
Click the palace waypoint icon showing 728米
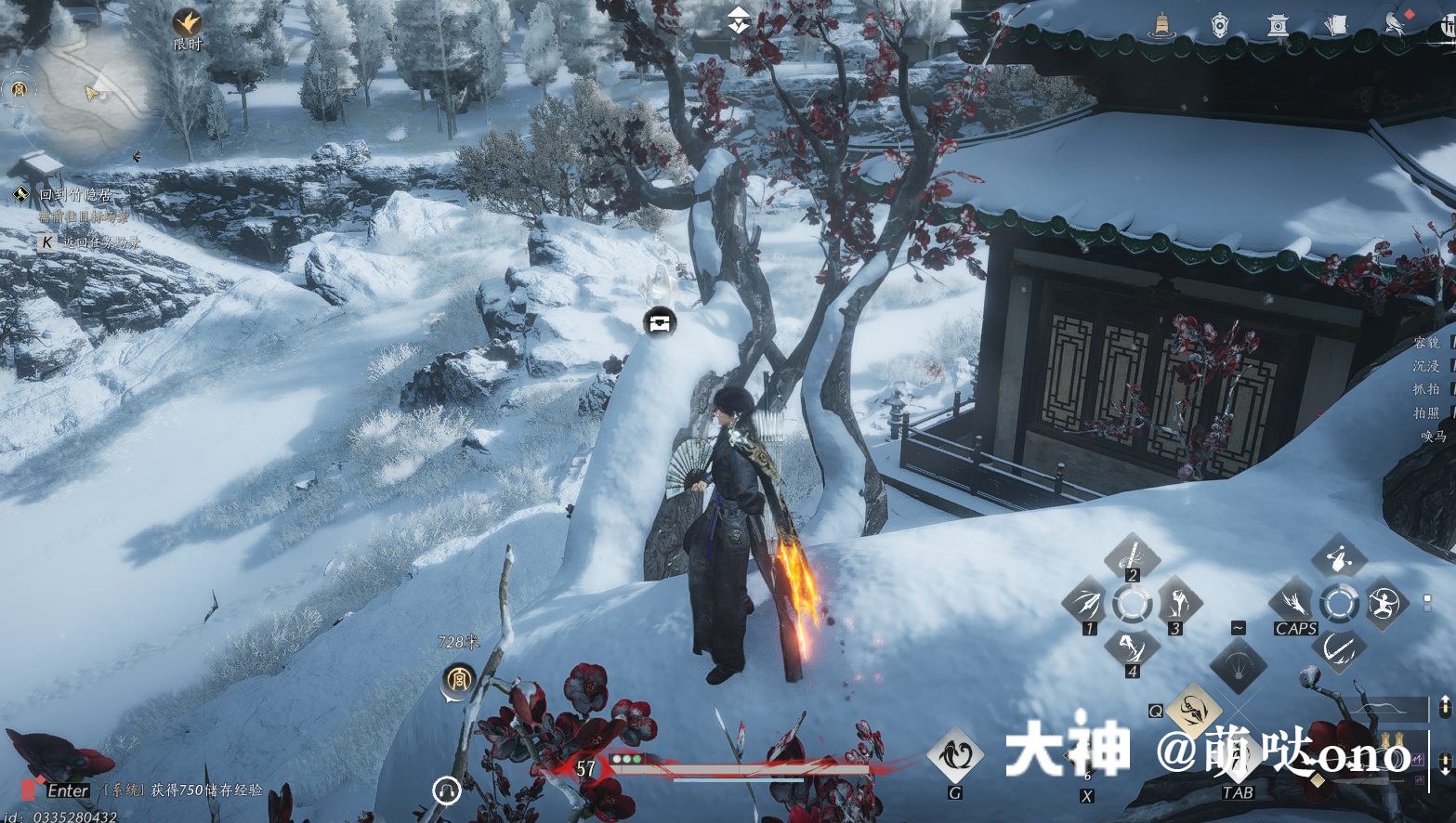point(456,680)
